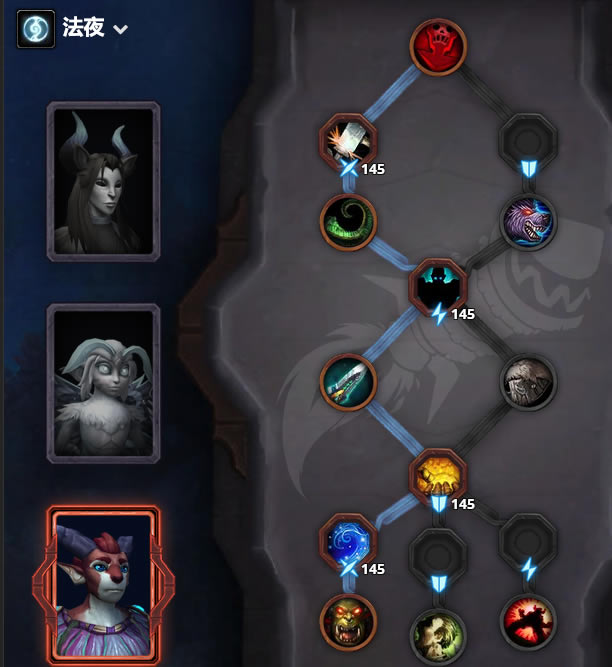Activate the golden fiery fist conduit

438,476
